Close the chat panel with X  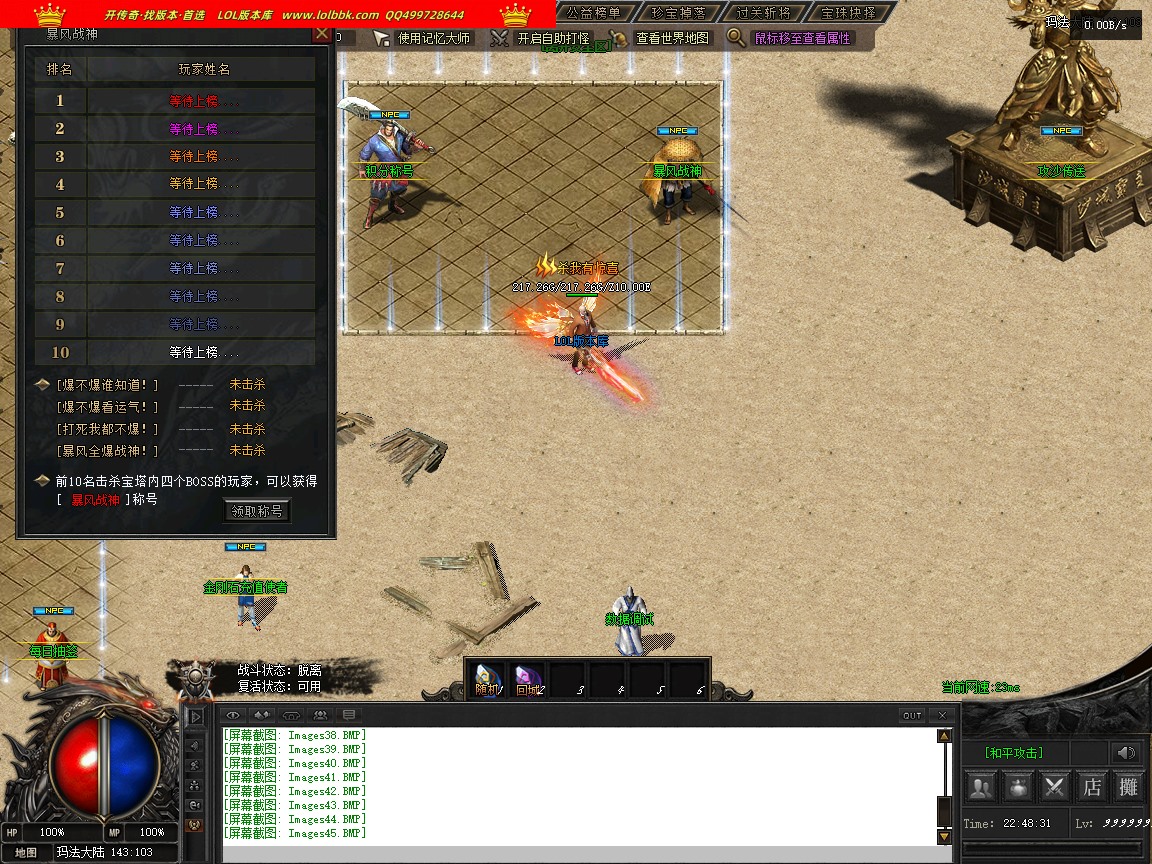[942, 715]
